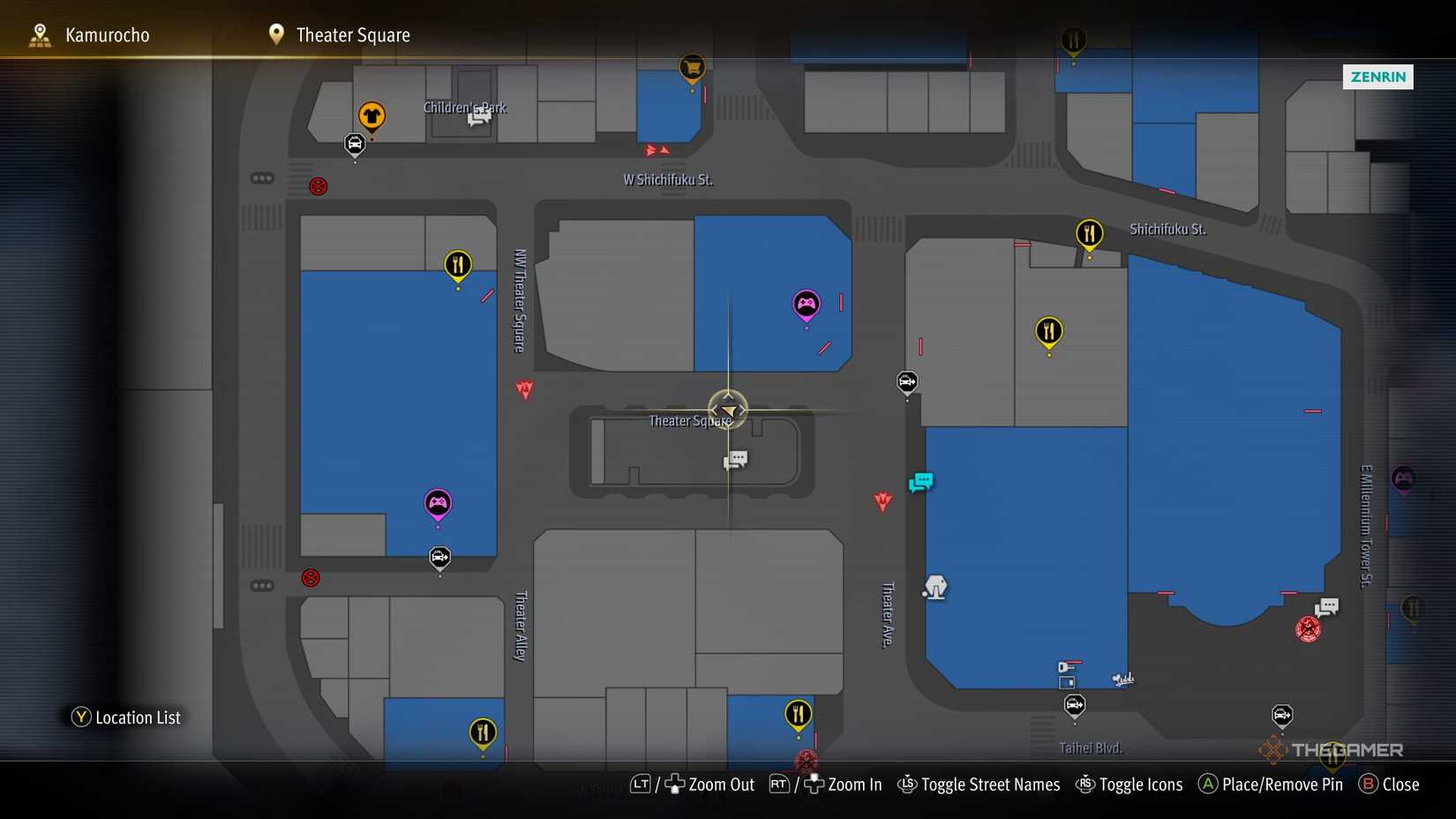Open the teal chat bubble marker near Theater Ave
The height and width of the screenshot is (819, 1456).
pos(919,482)
